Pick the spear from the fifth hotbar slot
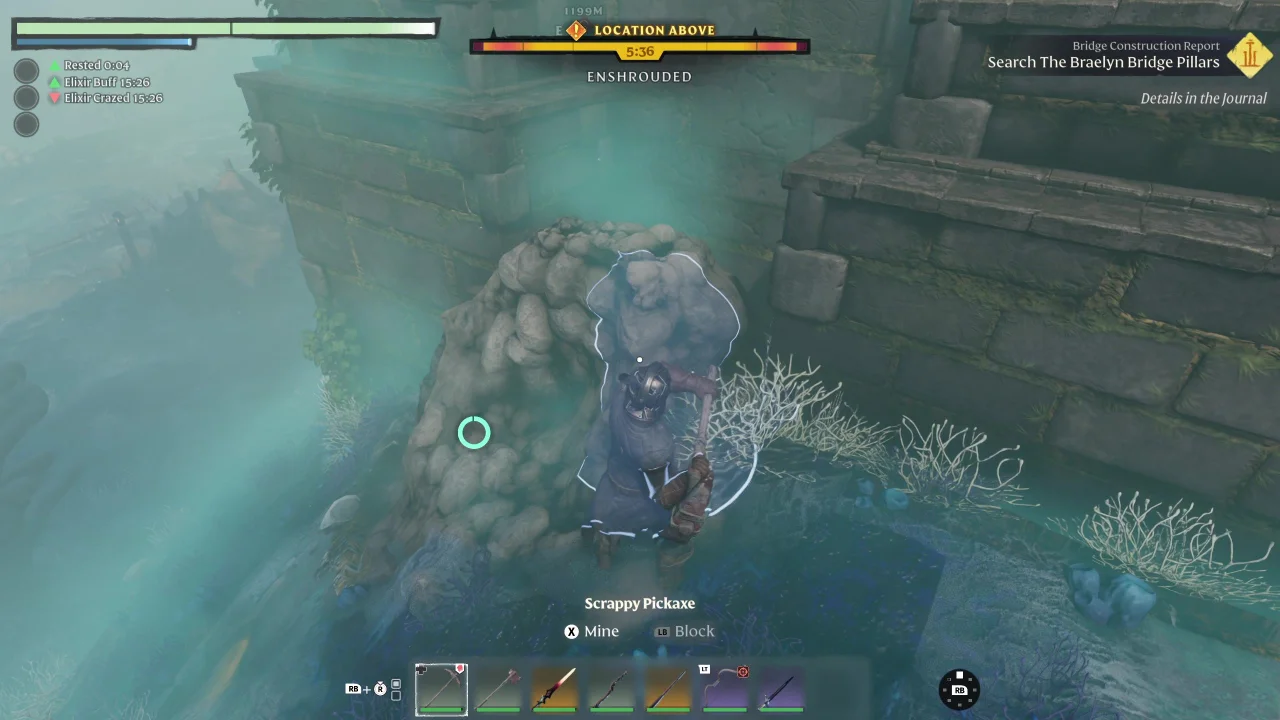The image size is (1280, 720). pos(668,689)
